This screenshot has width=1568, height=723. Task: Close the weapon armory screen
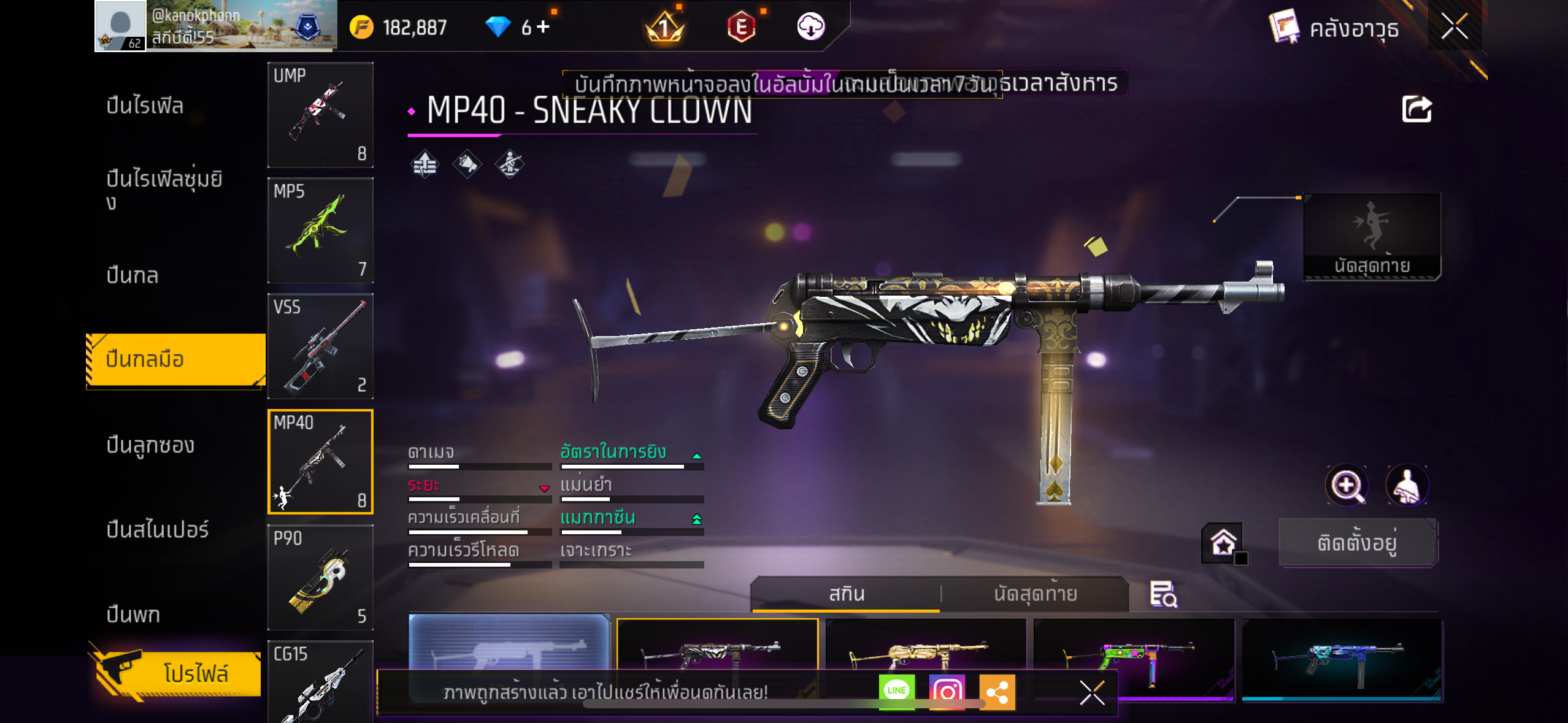coord(1454,27)
